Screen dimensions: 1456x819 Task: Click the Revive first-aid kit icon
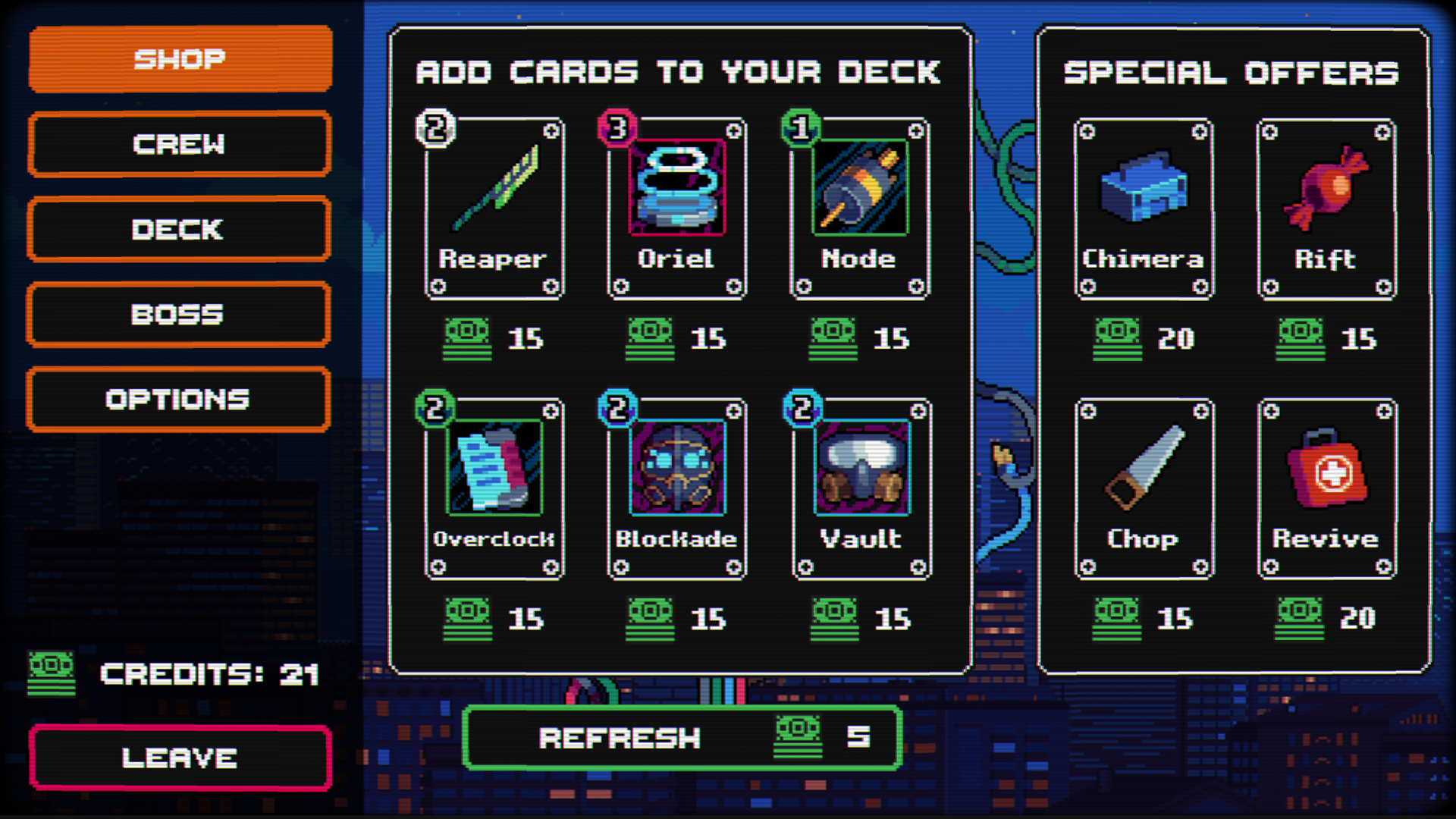point(1326,470)
